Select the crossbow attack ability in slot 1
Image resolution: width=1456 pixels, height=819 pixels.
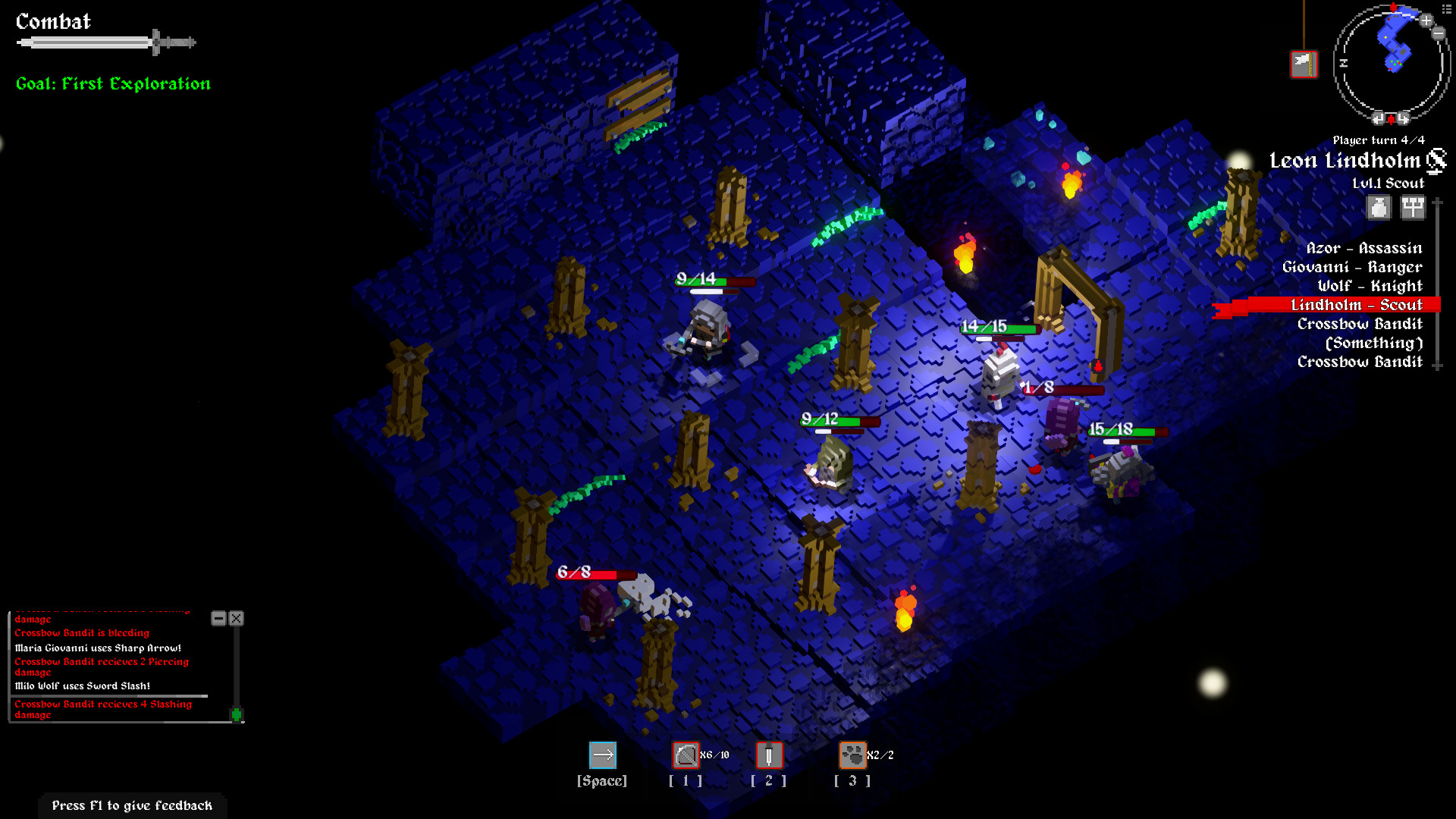coord(686,755)
